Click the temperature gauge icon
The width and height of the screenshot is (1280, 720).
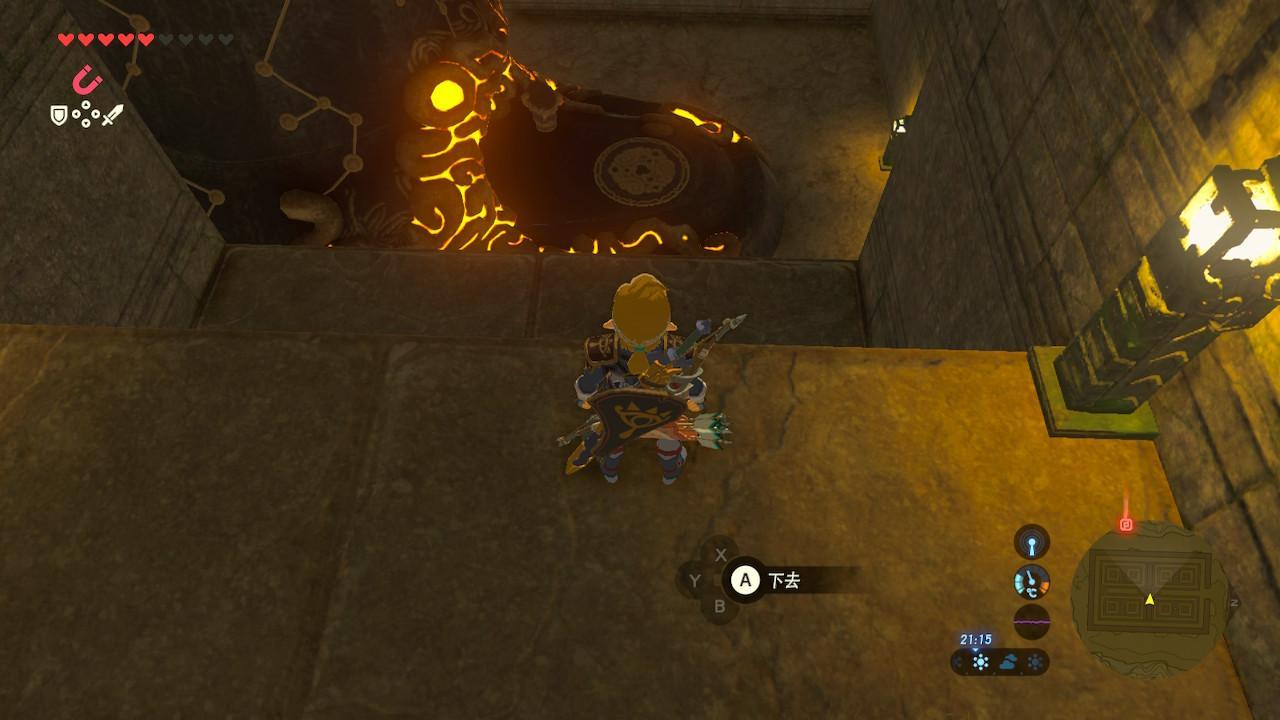pyautogui.click(x=1032, y=581)
